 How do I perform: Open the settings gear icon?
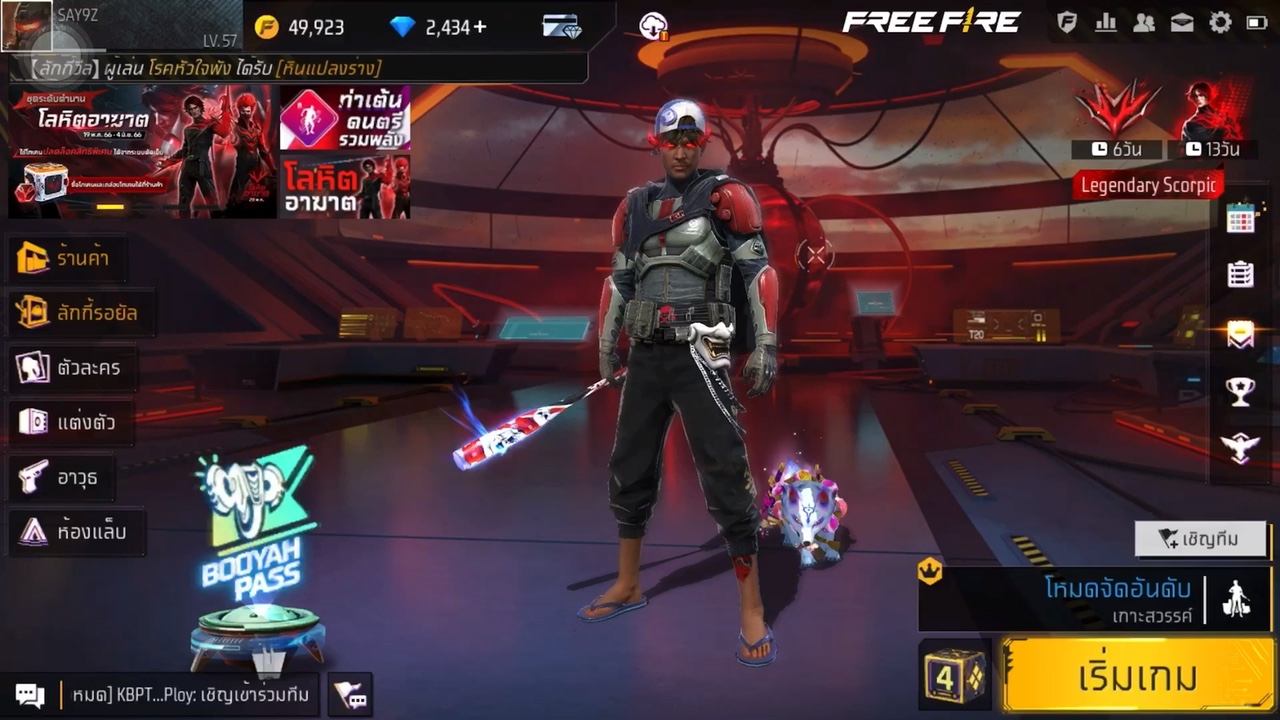pyautogui.click(x=1220, y=23)
